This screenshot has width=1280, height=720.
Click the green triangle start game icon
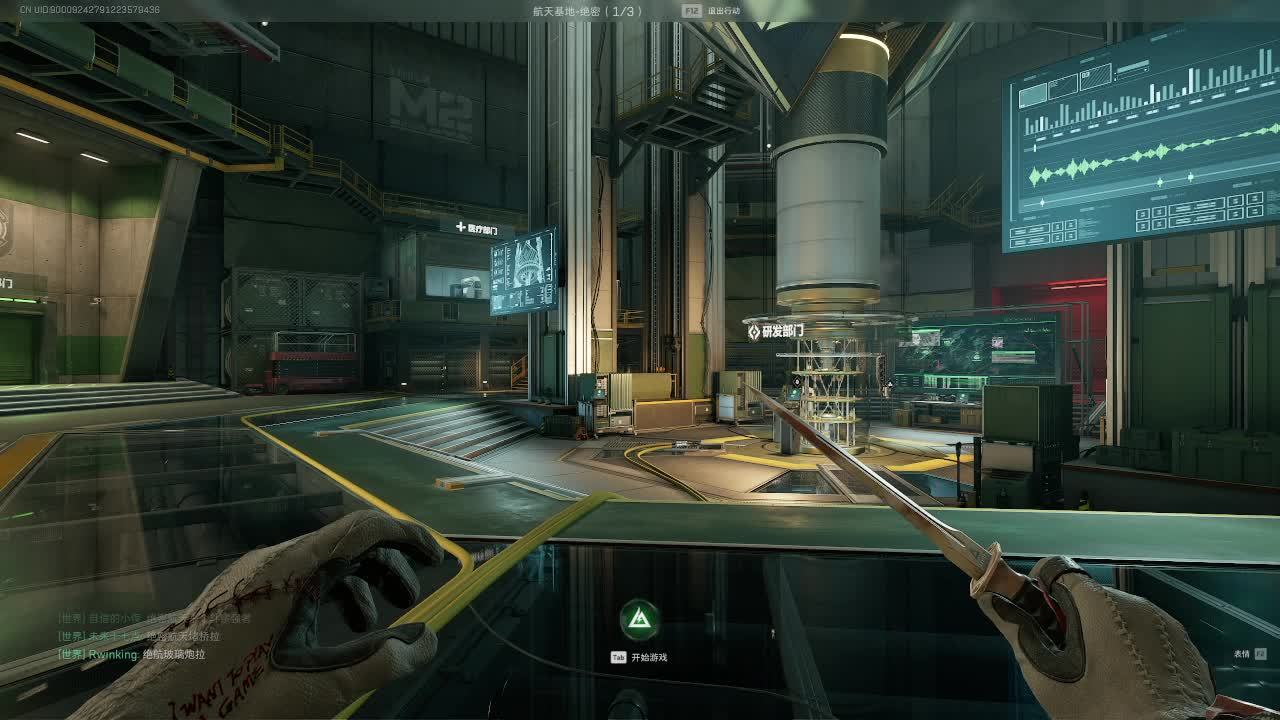point(639,621)
